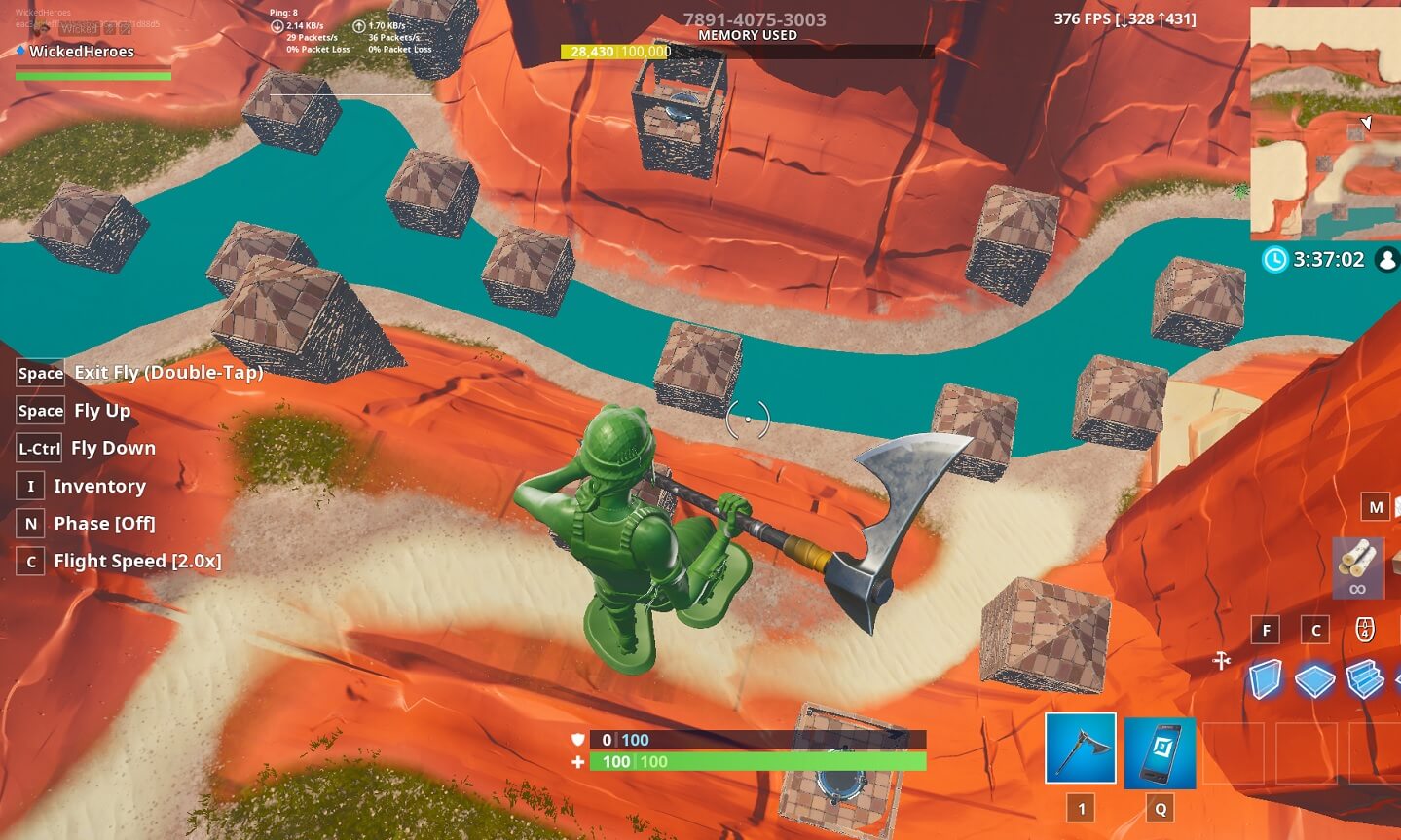Select the wall building piece icon
1401x840 pixels.
(1267, 678)
